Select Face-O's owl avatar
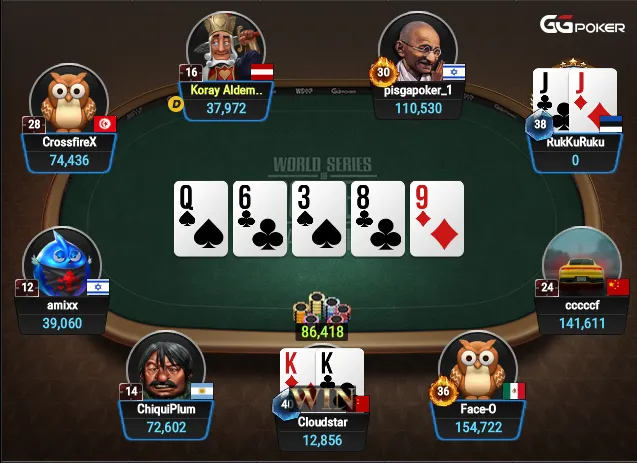Viewport: 637px width, 463px height. tap(476, 367)
